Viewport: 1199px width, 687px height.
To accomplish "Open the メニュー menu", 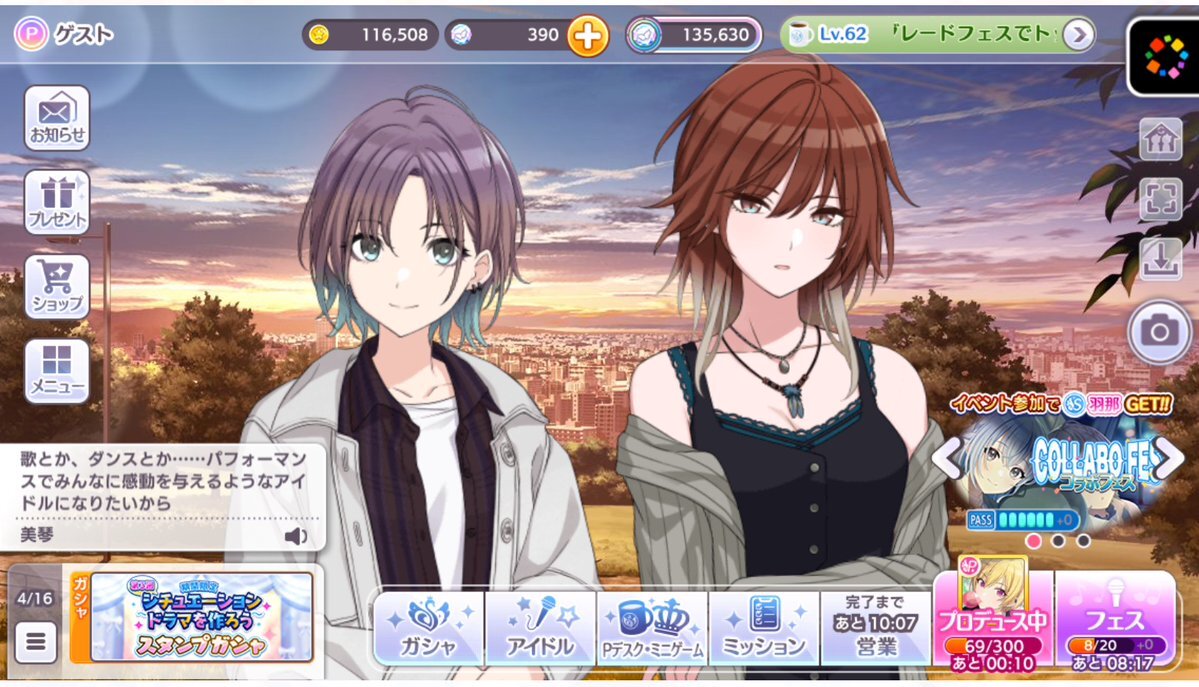I will (57, 371).
